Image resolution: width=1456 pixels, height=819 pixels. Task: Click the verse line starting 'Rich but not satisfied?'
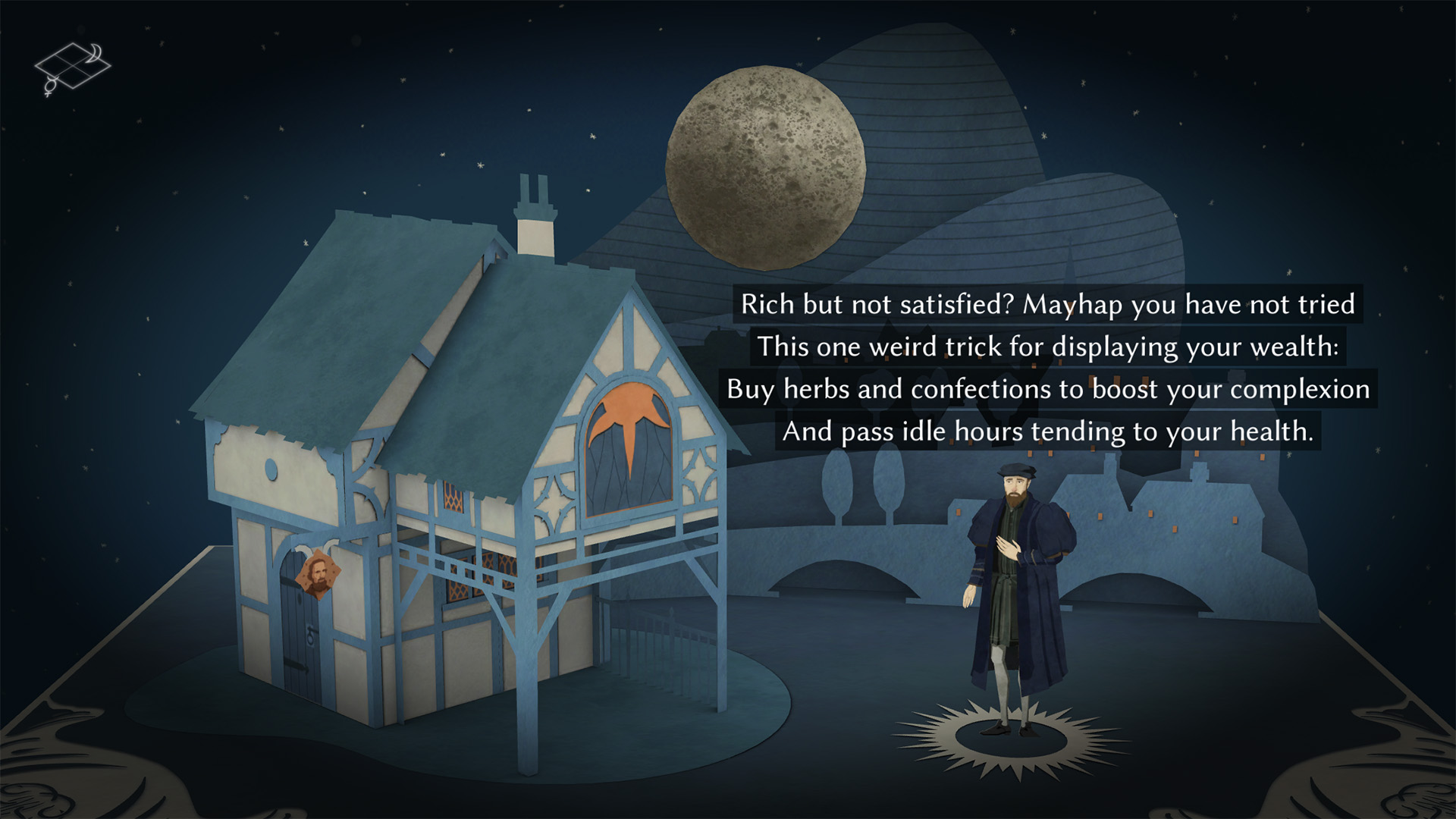point(1050,306)
